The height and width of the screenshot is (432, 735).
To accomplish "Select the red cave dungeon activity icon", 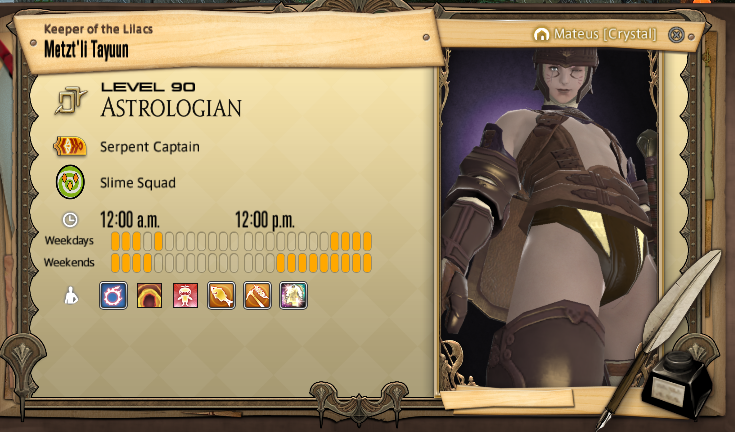I will [x=149, y=295].
